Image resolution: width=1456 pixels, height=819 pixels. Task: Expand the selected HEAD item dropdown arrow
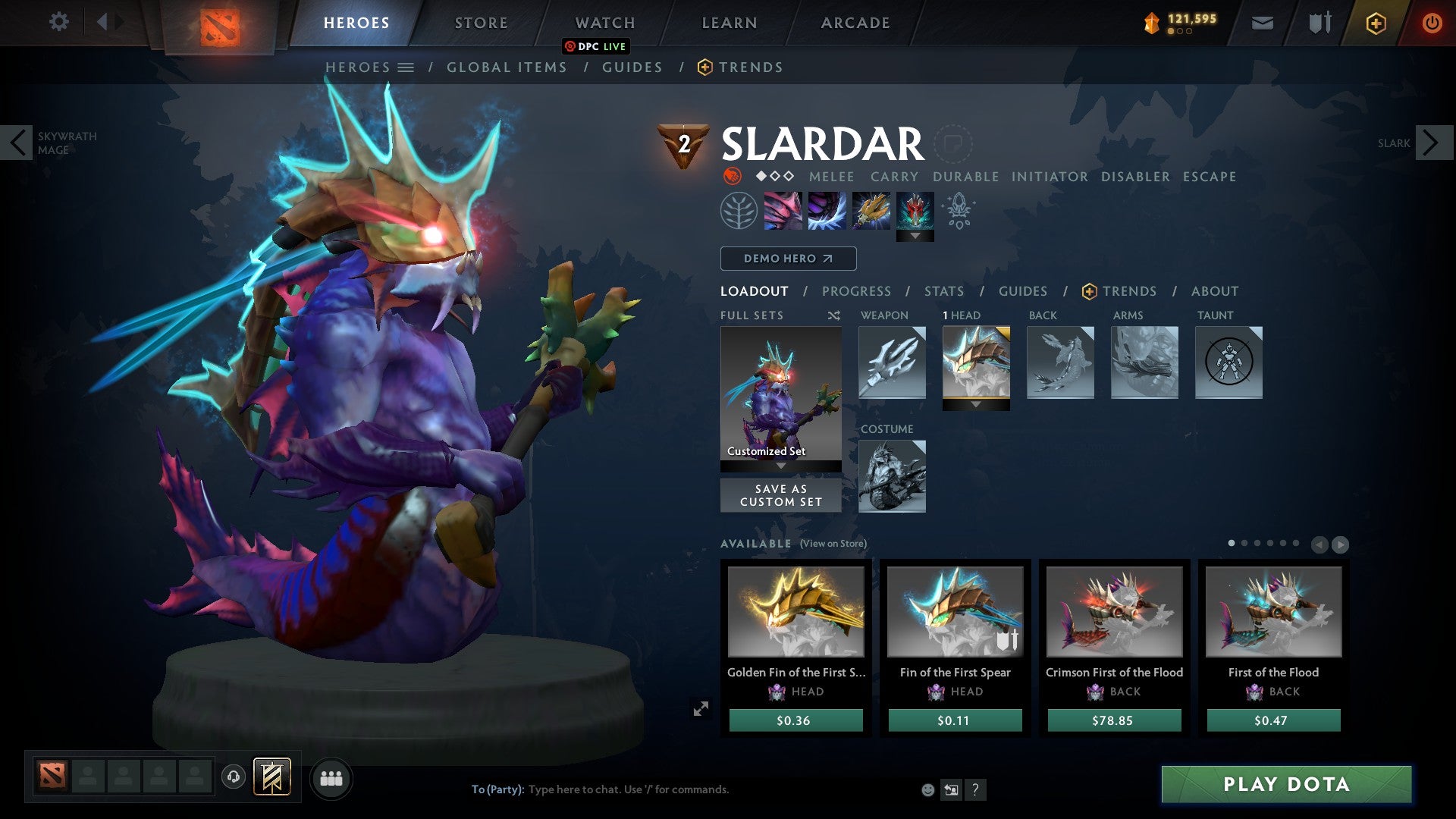[976, 405]
